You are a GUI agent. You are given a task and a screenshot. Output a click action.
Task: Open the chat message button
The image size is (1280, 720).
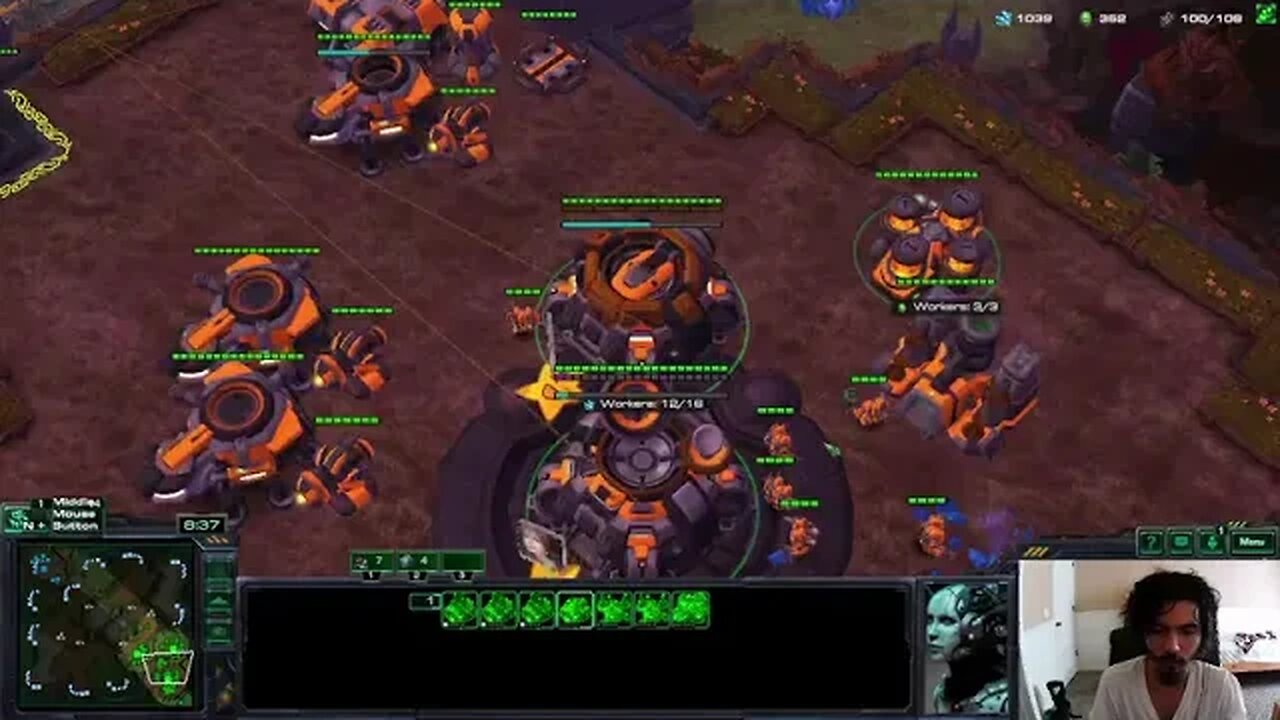coord(1181,543)
